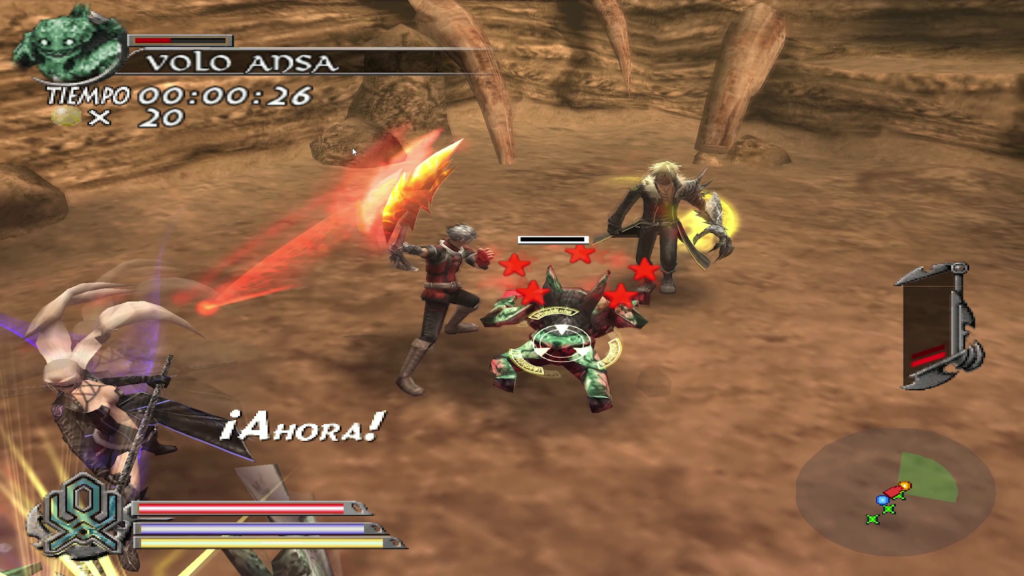Click the lock-on reticle on the targeted enemy
1024x576 pixels.
(560, 342)
